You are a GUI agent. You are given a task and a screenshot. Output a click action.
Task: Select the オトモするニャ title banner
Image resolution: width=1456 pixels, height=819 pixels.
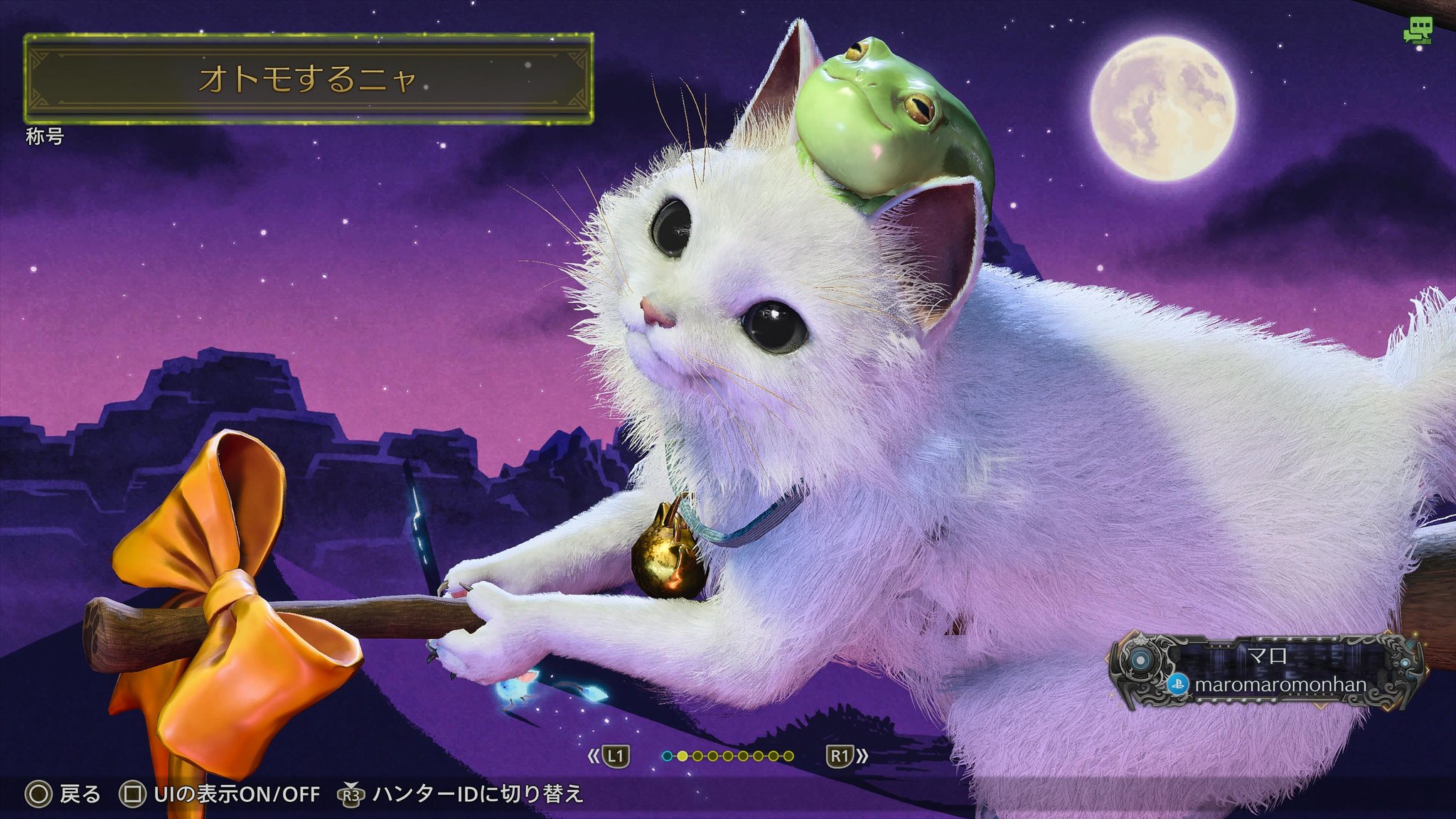(308, 78)
